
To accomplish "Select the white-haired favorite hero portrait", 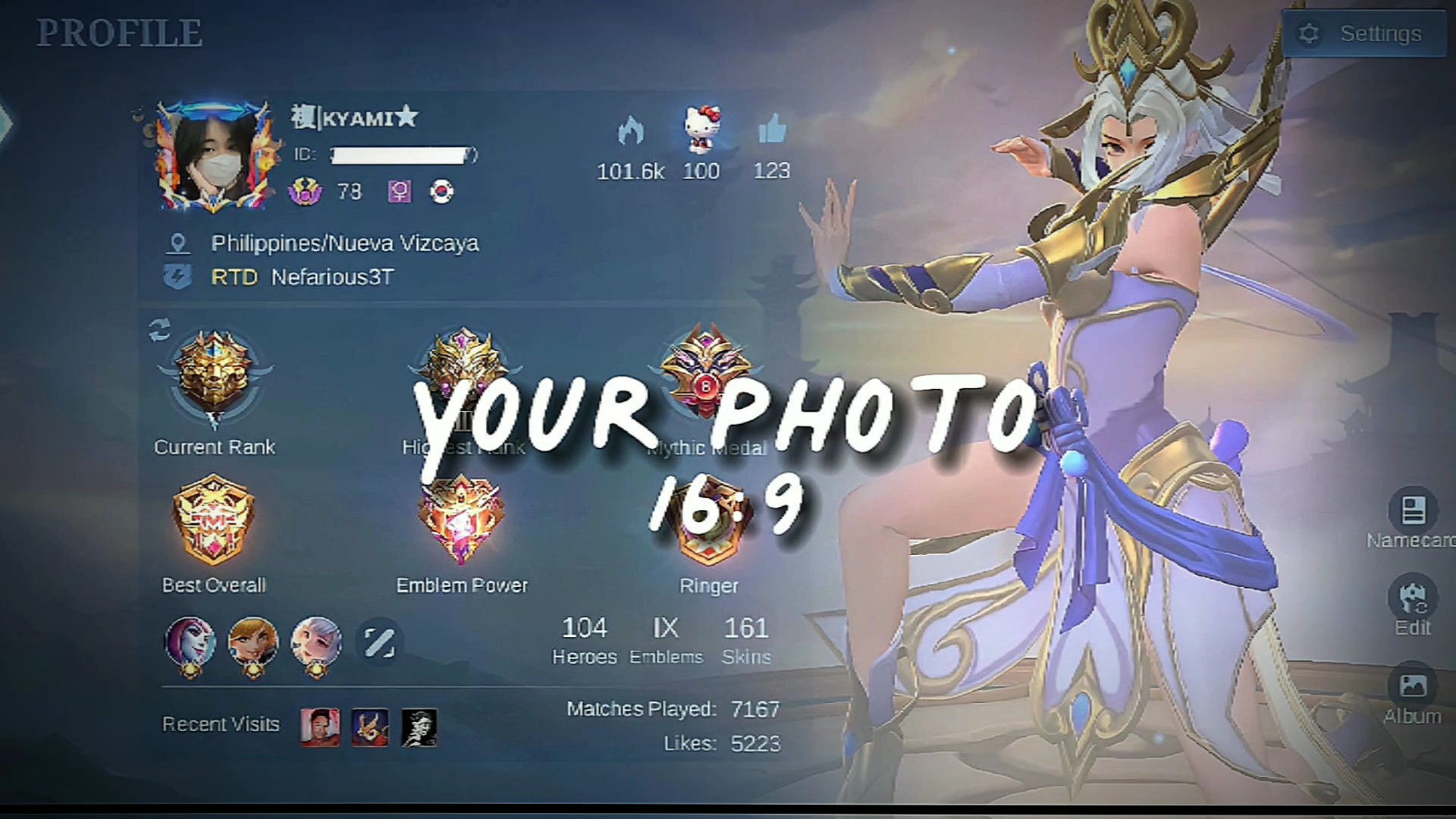I will pos(316,645).
